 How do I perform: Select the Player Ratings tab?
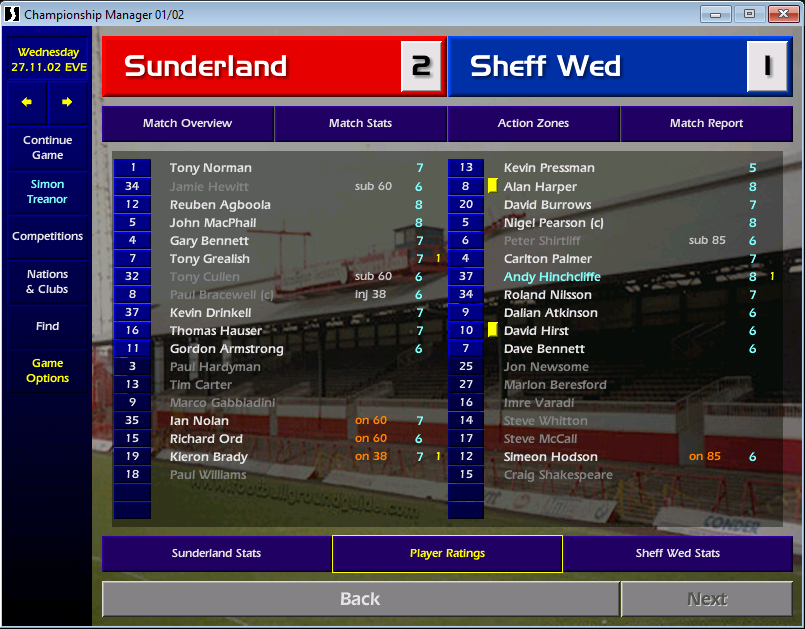pos(447,553)
